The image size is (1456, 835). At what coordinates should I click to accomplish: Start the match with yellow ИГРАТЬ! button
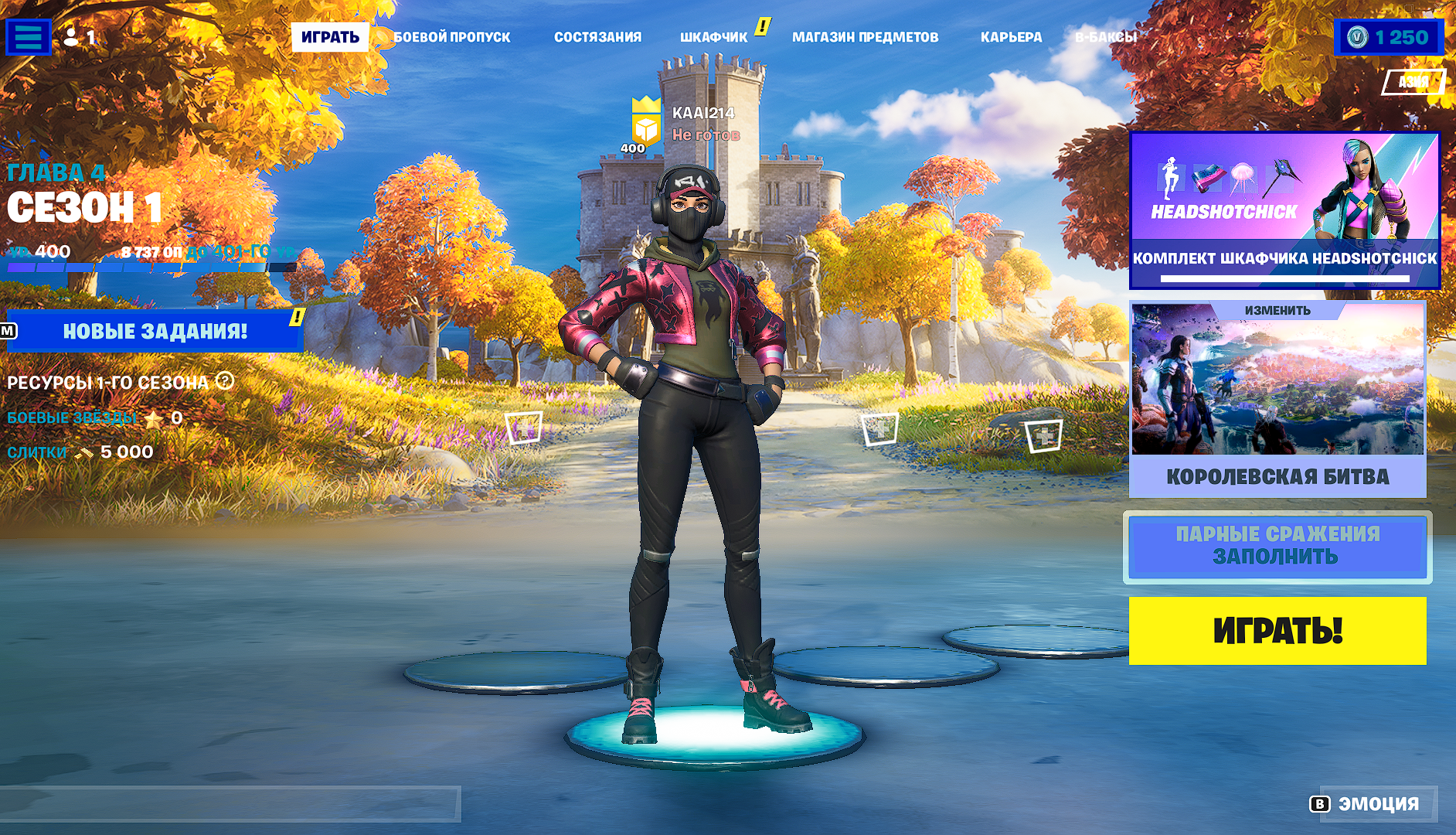(x=1277, y=630)
